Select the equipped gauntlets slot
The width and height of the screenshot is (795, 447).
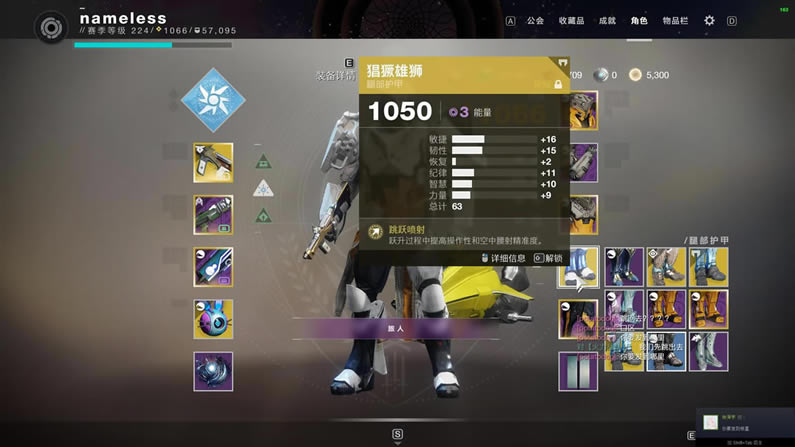(580, 163)
